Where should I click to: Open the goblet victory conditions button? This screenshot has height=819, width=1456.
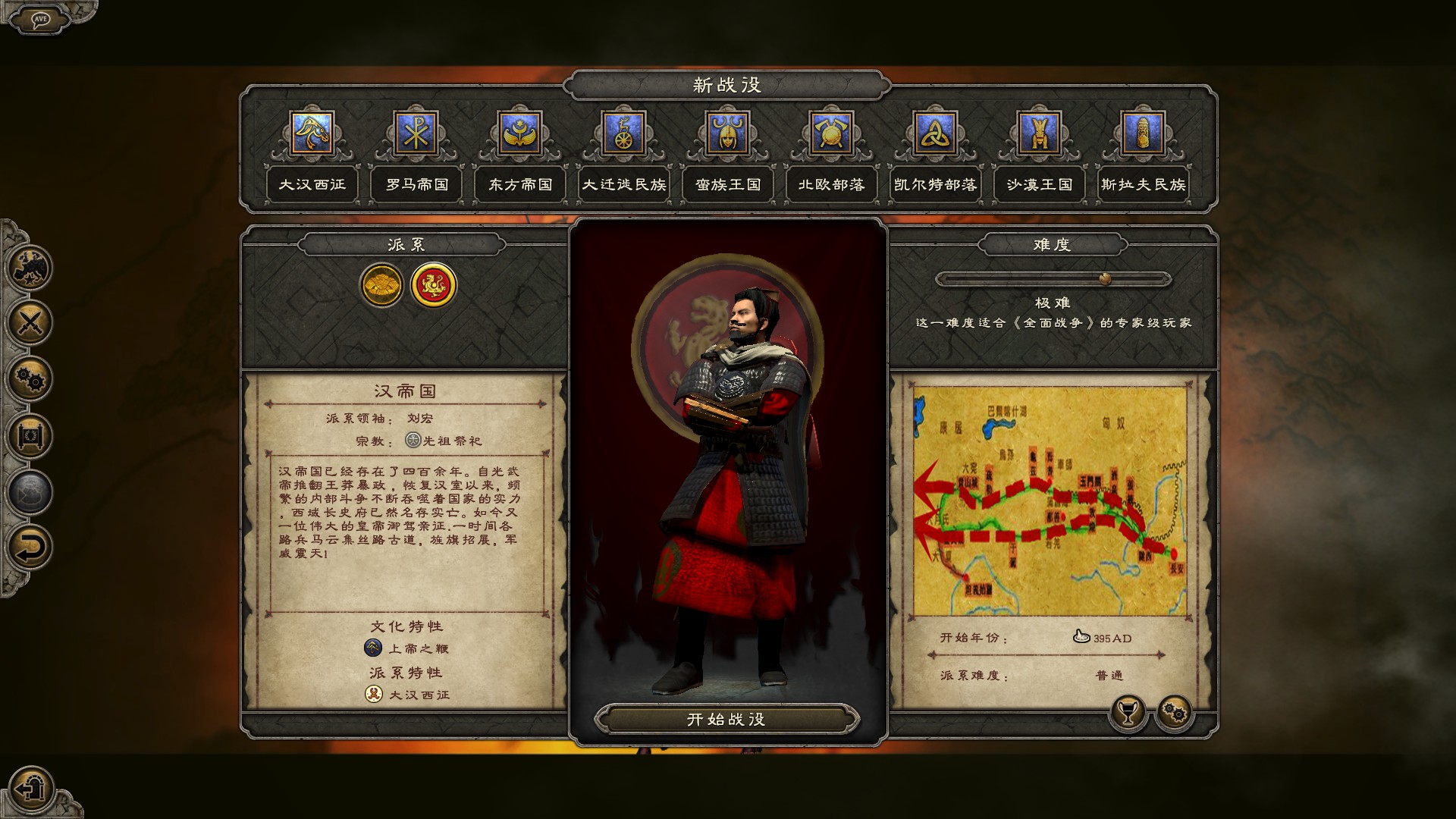point(1128,712)
